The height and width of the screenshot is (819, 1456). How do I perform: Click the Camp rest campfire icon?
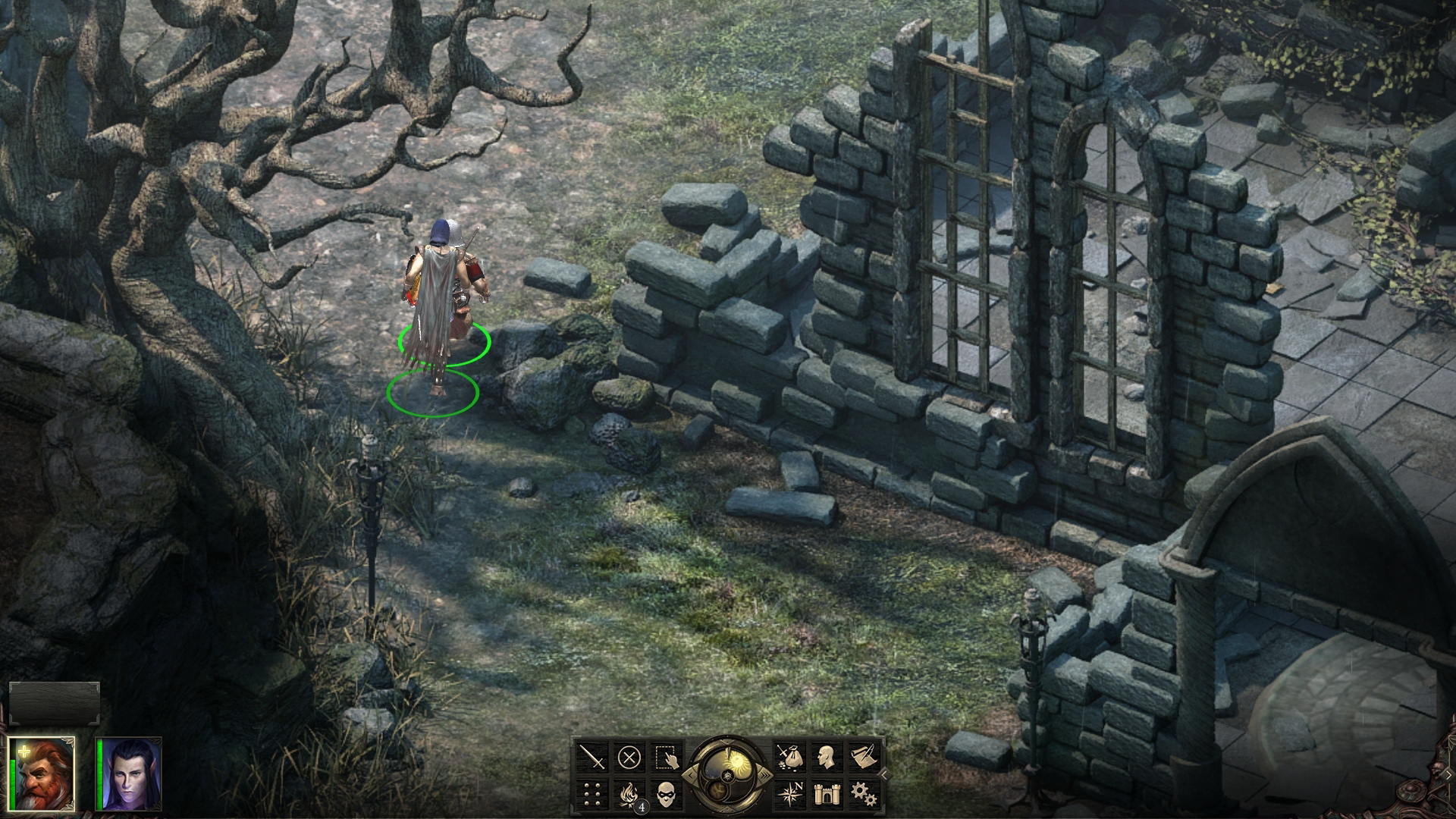coord(628,796)
